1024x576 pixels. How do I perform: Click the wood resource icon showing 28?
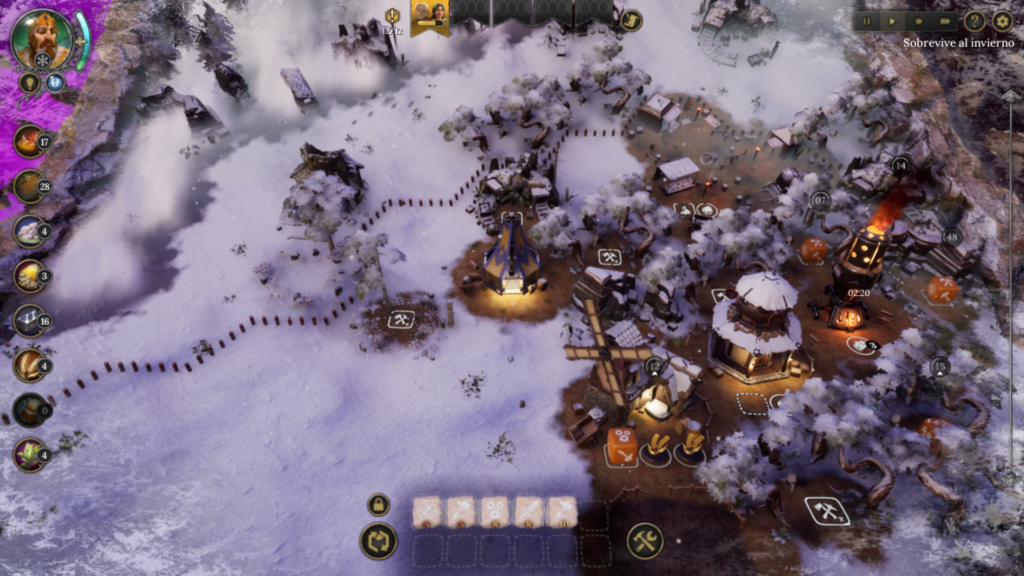29,186
